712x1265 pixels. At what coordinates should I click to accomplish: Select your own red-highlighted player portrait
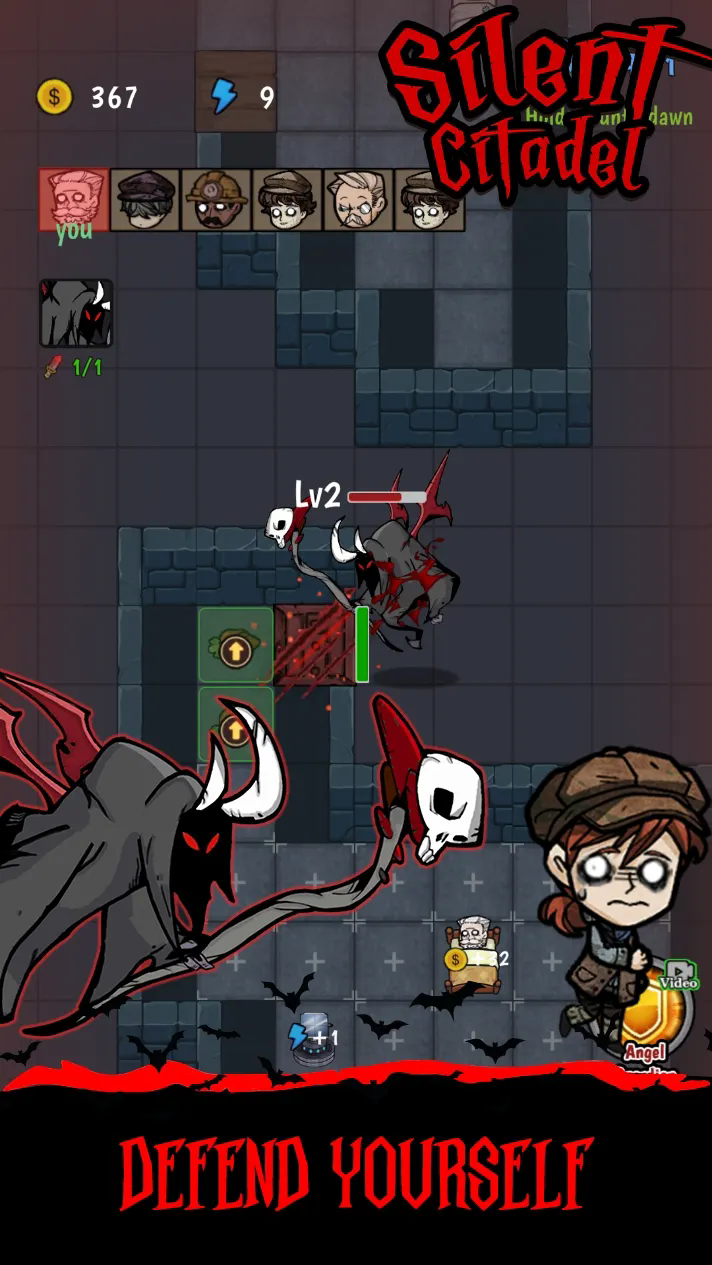(x=74, y=198)
